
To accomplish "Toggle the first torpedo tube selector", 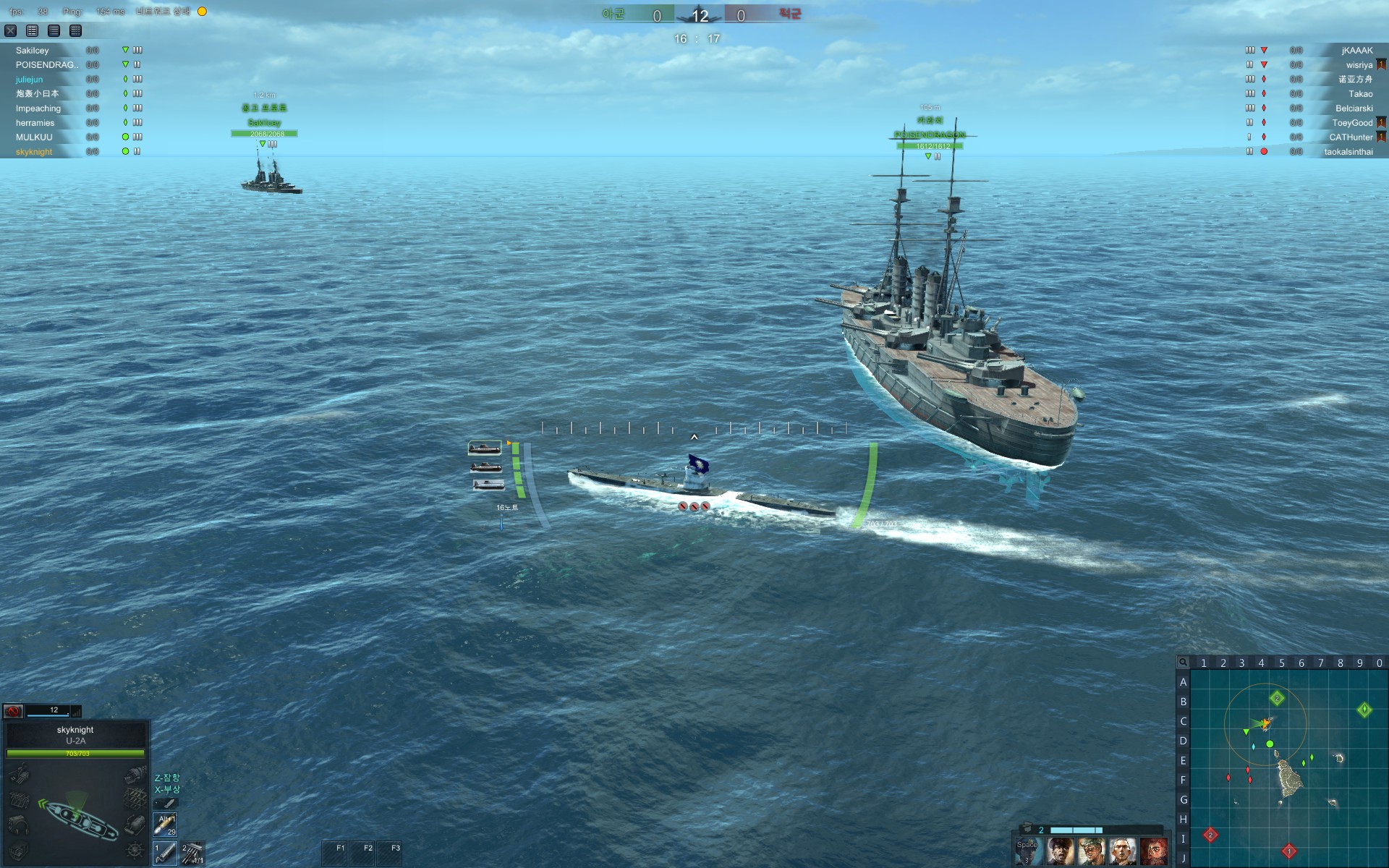I will (485, 448).
